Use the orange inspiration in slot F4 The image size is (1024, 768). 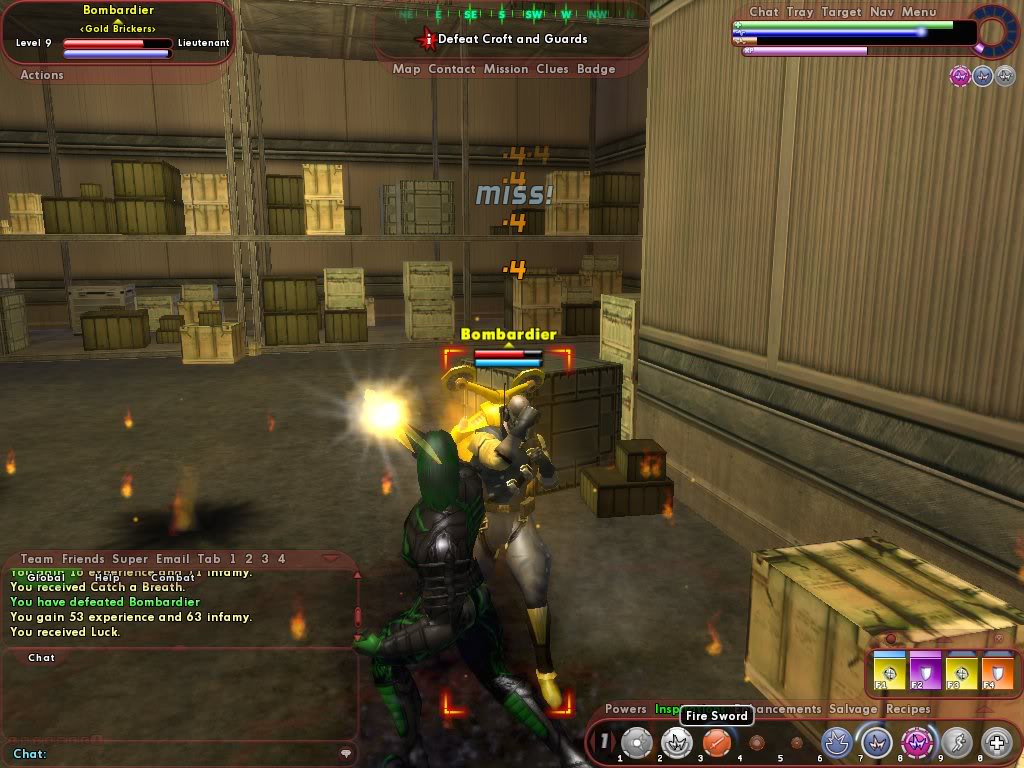[x=995, y=671]
